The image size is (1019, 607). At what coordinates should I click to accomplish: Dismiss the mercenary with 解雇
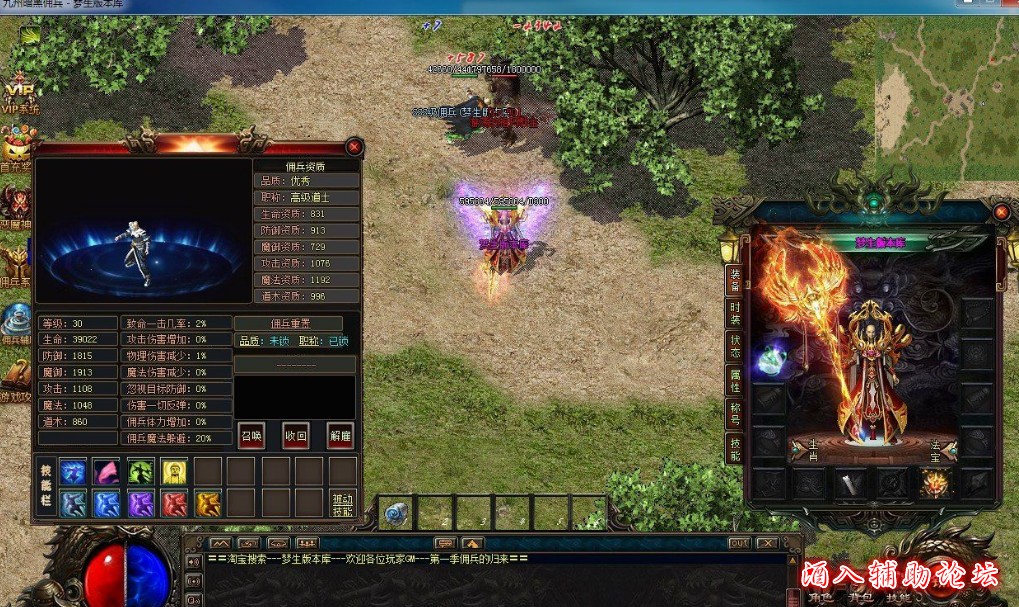point(340,436)
